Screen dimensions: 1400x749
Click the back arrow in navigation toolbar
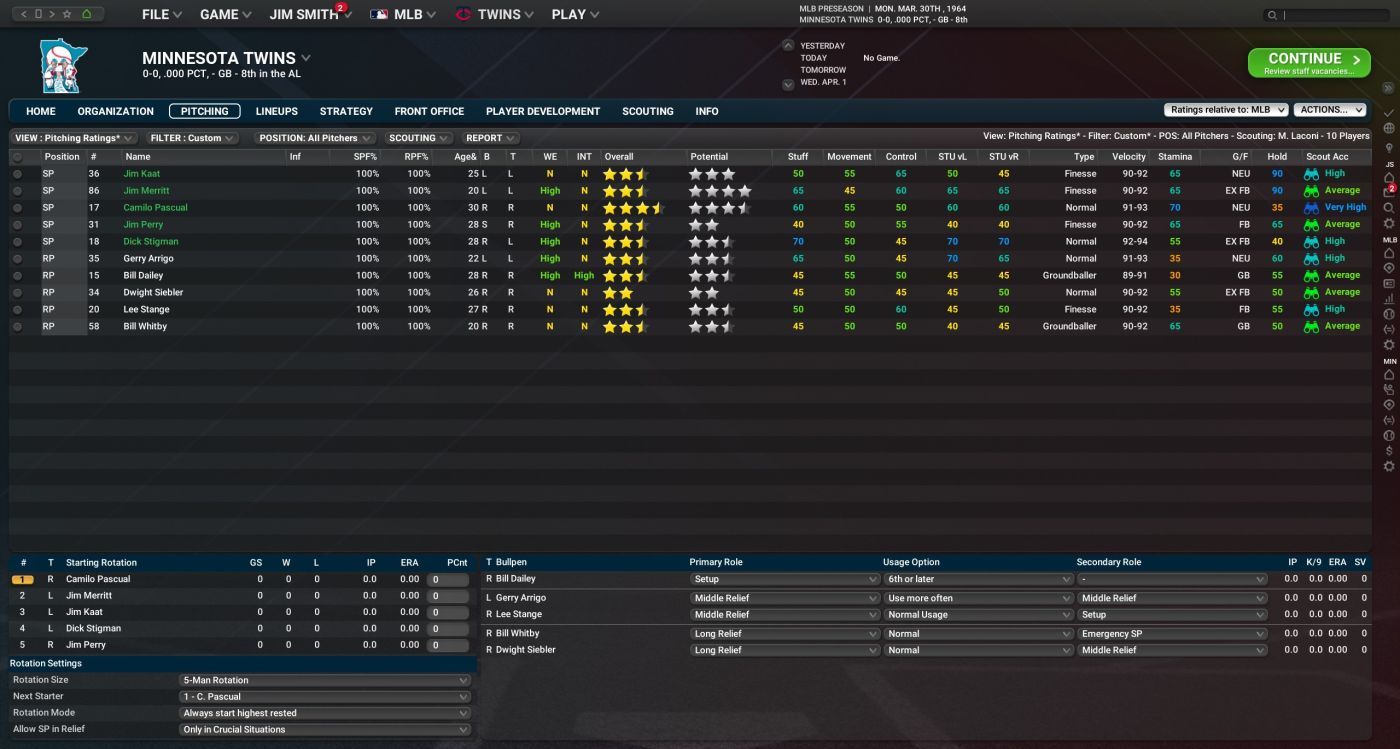tap(24, 14)
